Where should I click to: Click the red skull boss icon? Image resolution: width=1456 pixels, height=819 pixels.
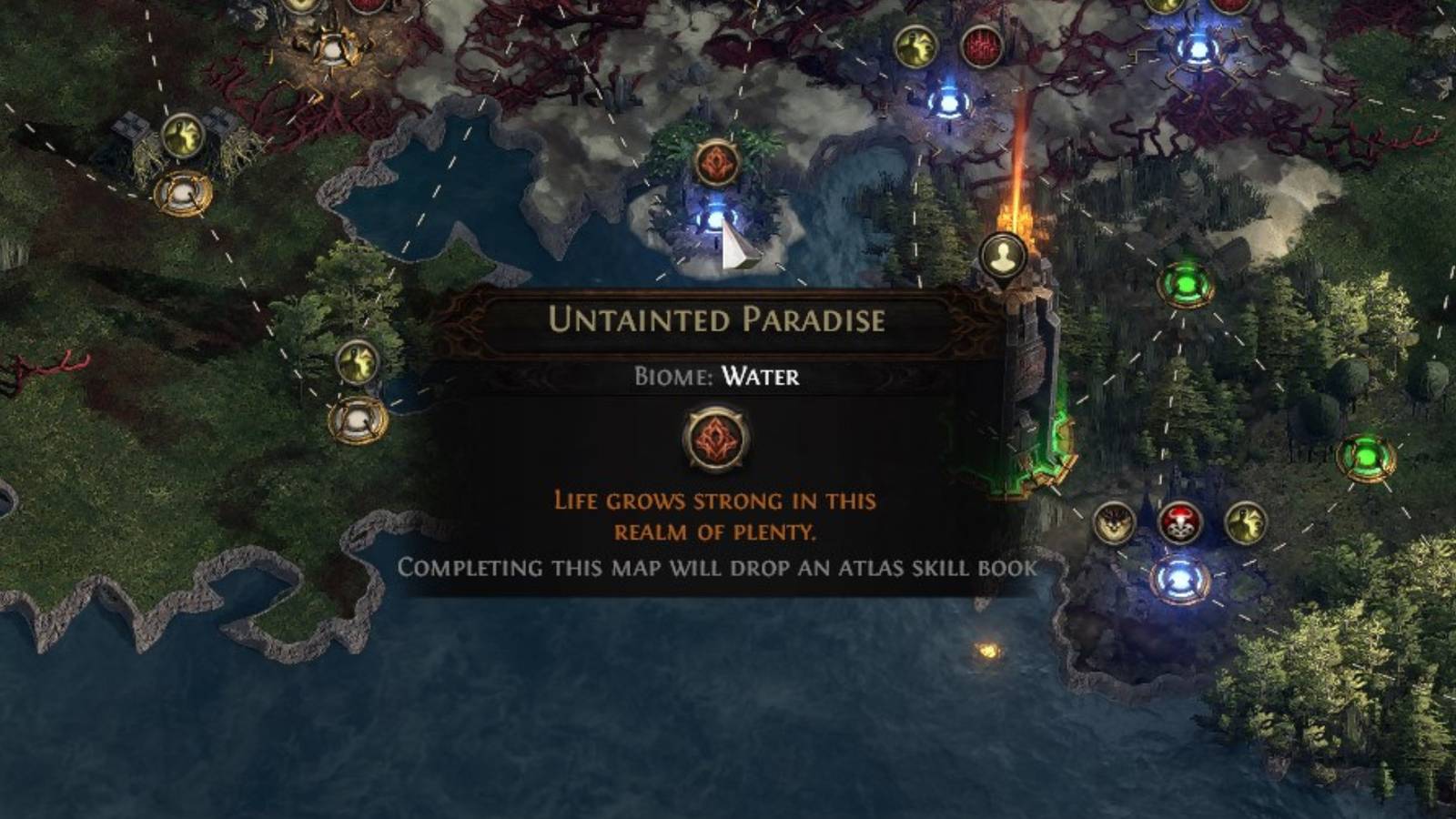coord(1180,523)
